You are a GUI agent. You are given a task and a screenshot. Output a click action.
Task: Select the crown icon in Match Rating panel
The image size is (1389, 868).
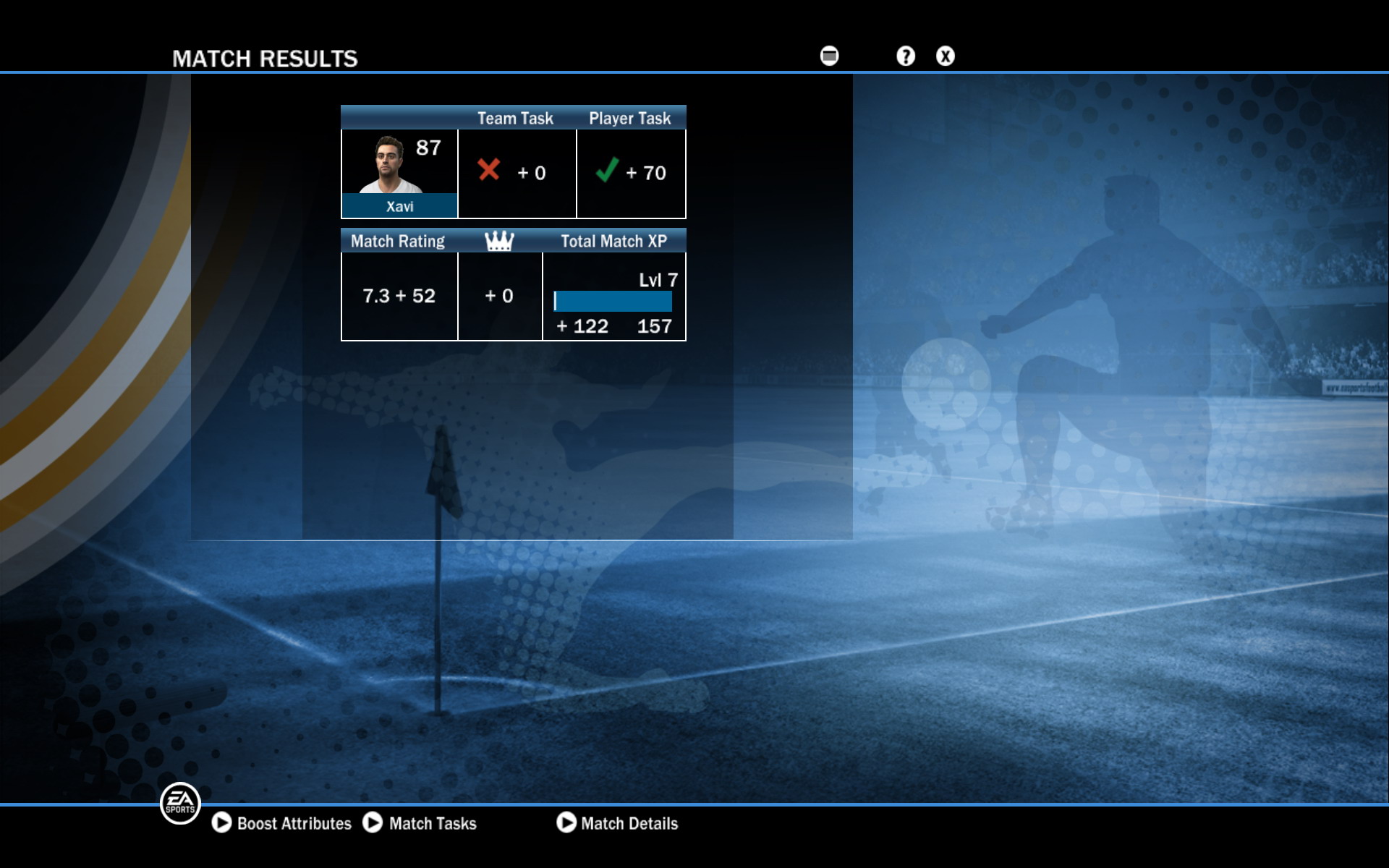point(500,241)
